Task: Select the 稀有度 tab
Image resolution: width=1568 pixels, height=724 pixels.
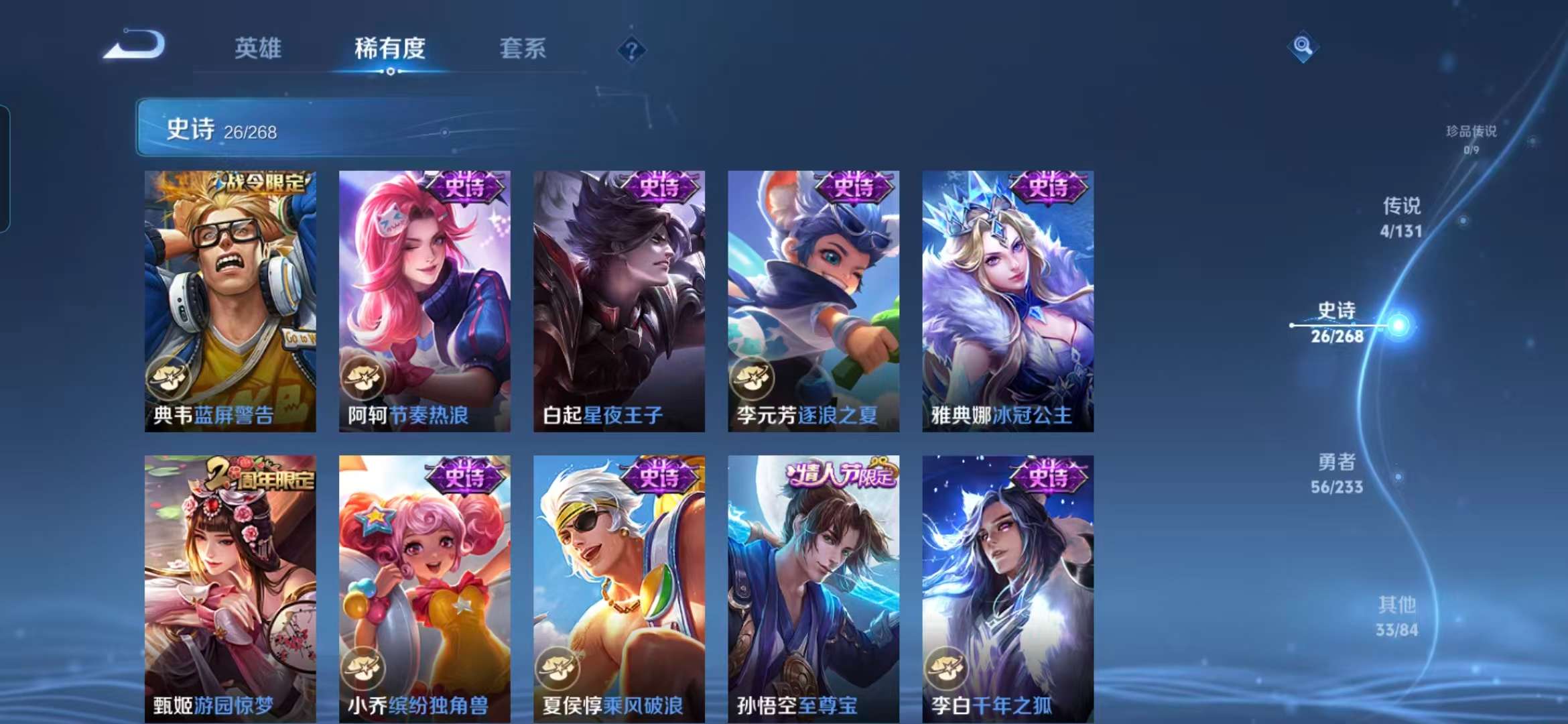Action: [390, 48]
